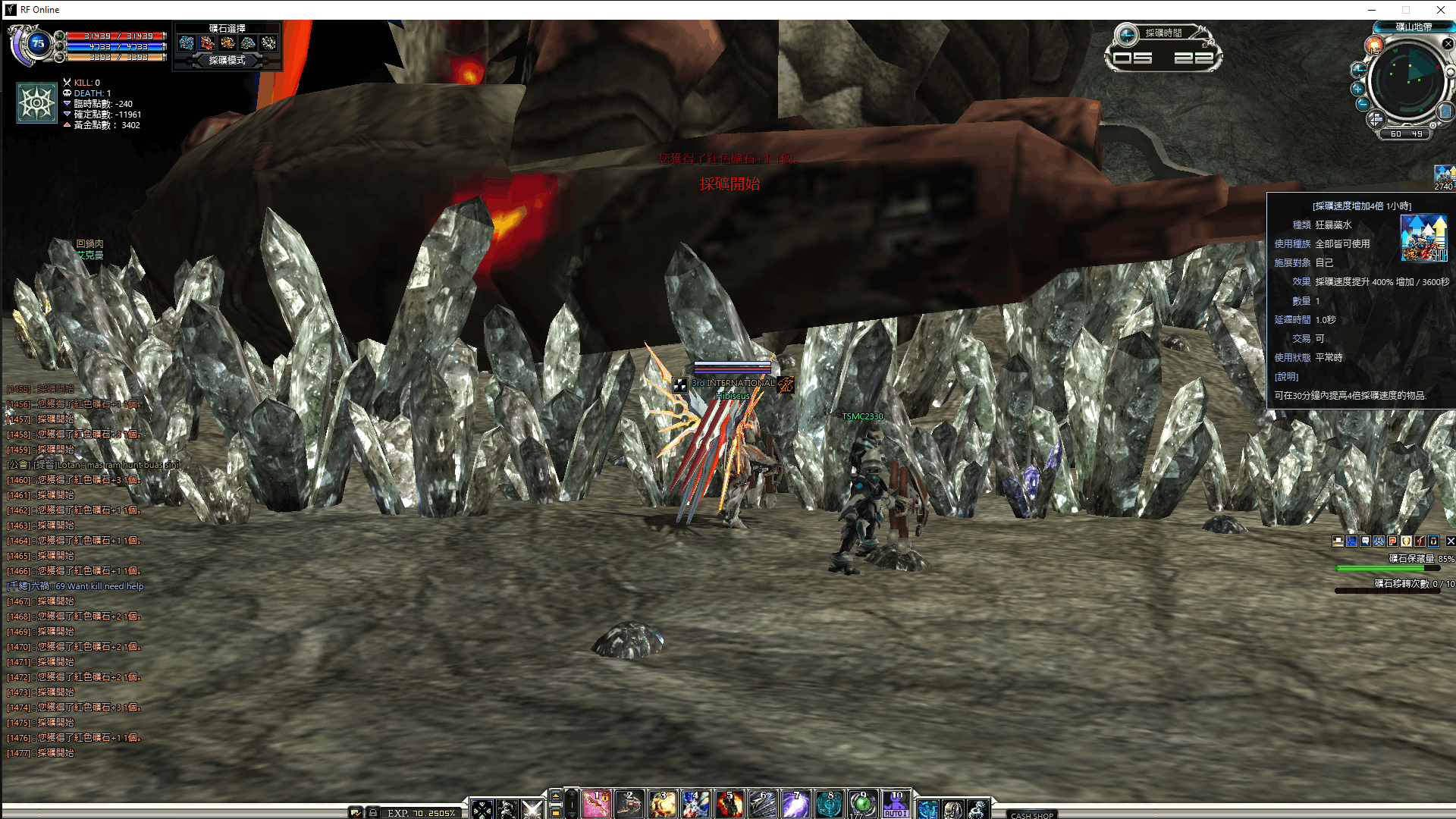This screenshot has height=819, width=1456.
Task: Open the Cash Shop
Action: pos(1031,815)
